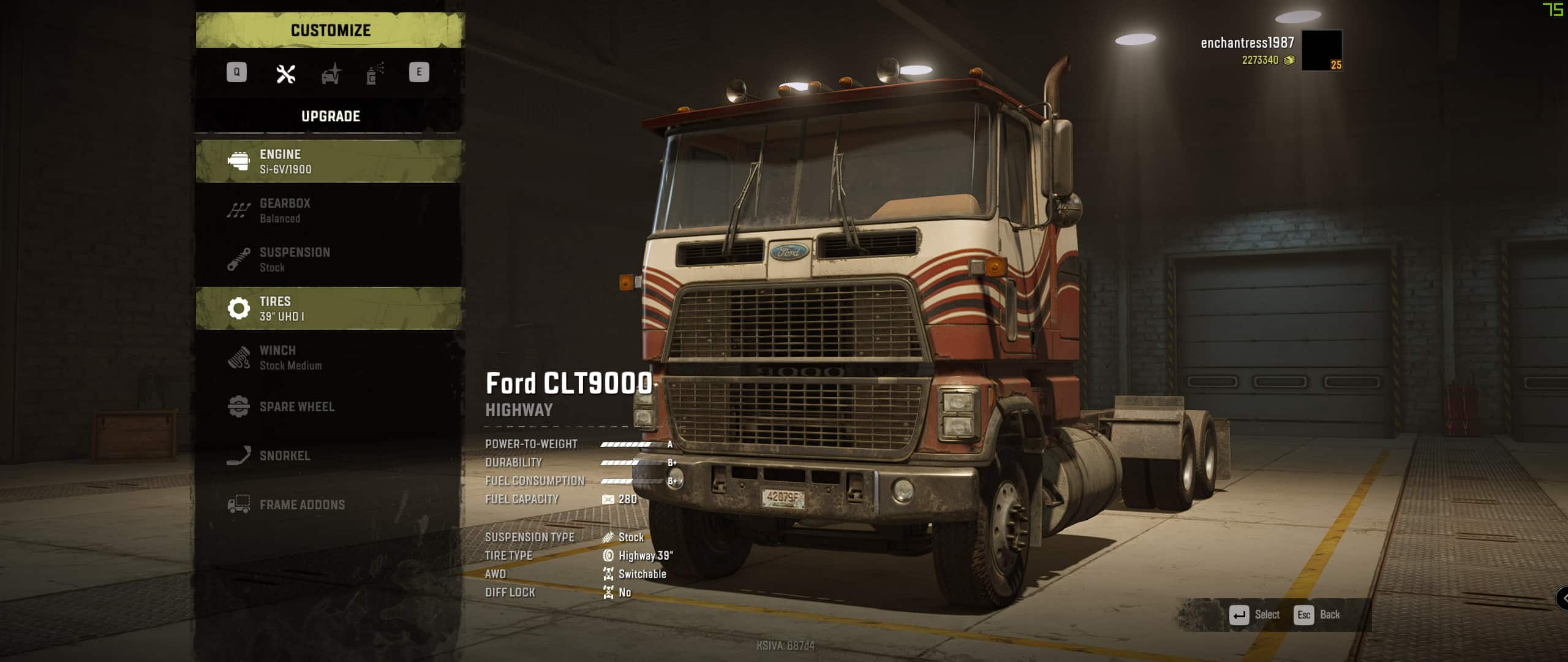Screen dimensions: 1568x662
Task: Click the Select button
Action: (x=1255, y=614)
